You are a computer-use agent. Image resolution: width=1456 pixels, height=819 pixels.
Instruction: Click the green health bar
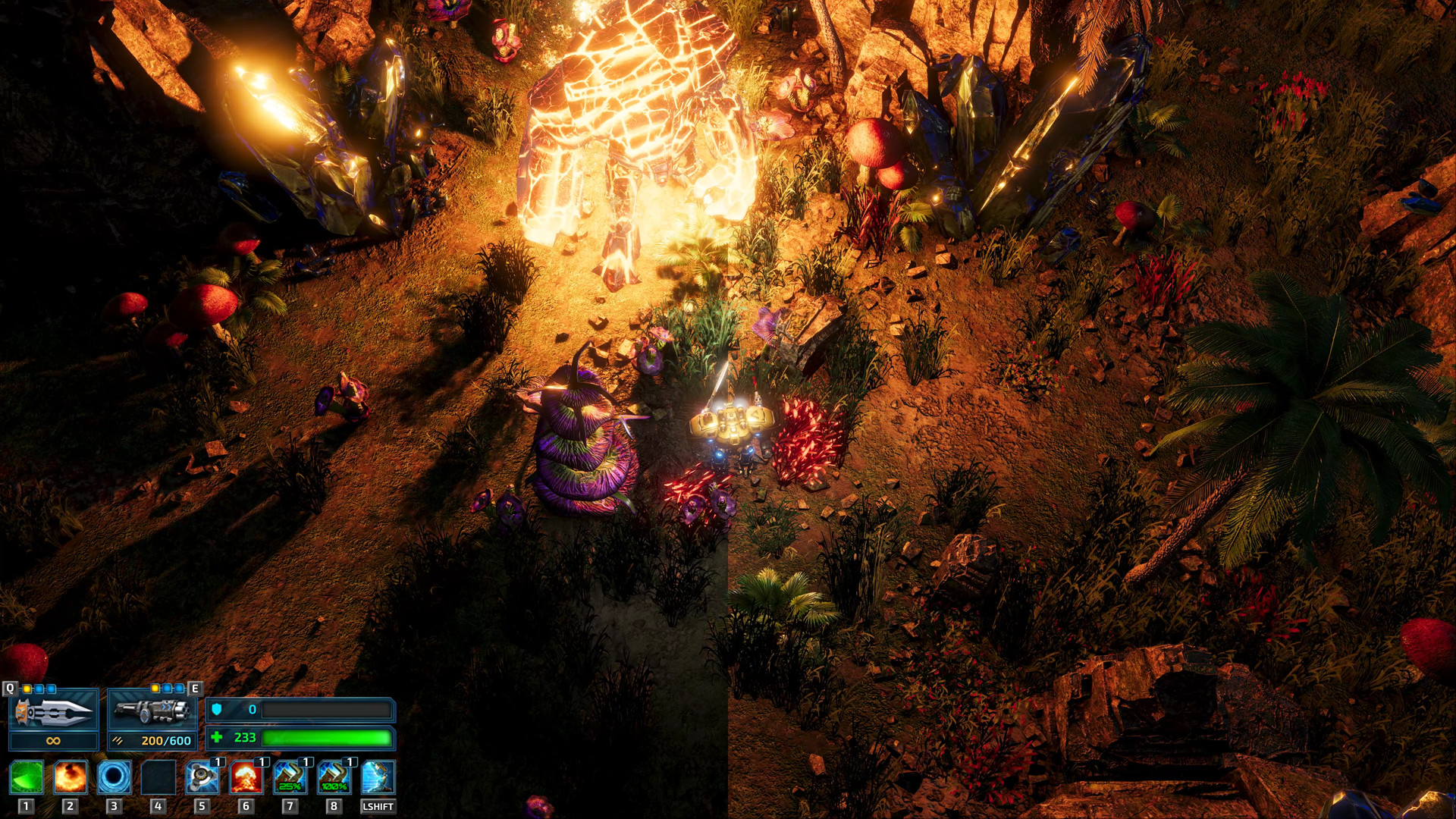point(326,736)
